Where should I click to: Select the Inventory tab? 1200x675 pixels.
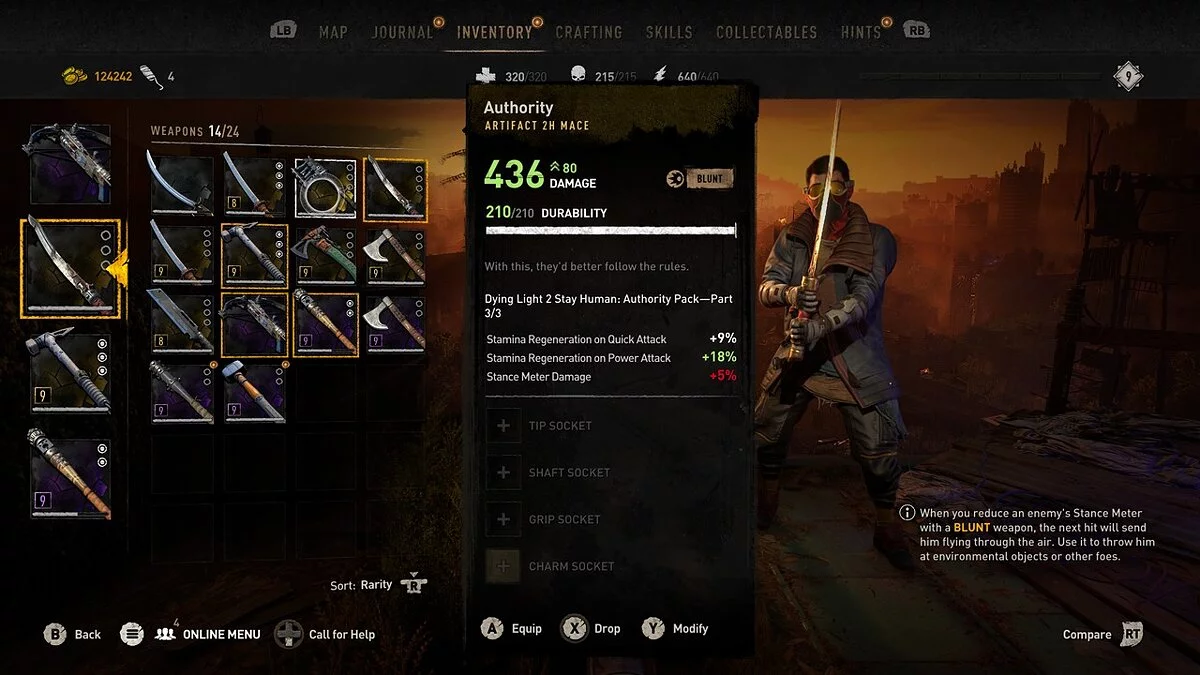click(x=494, y=32)
